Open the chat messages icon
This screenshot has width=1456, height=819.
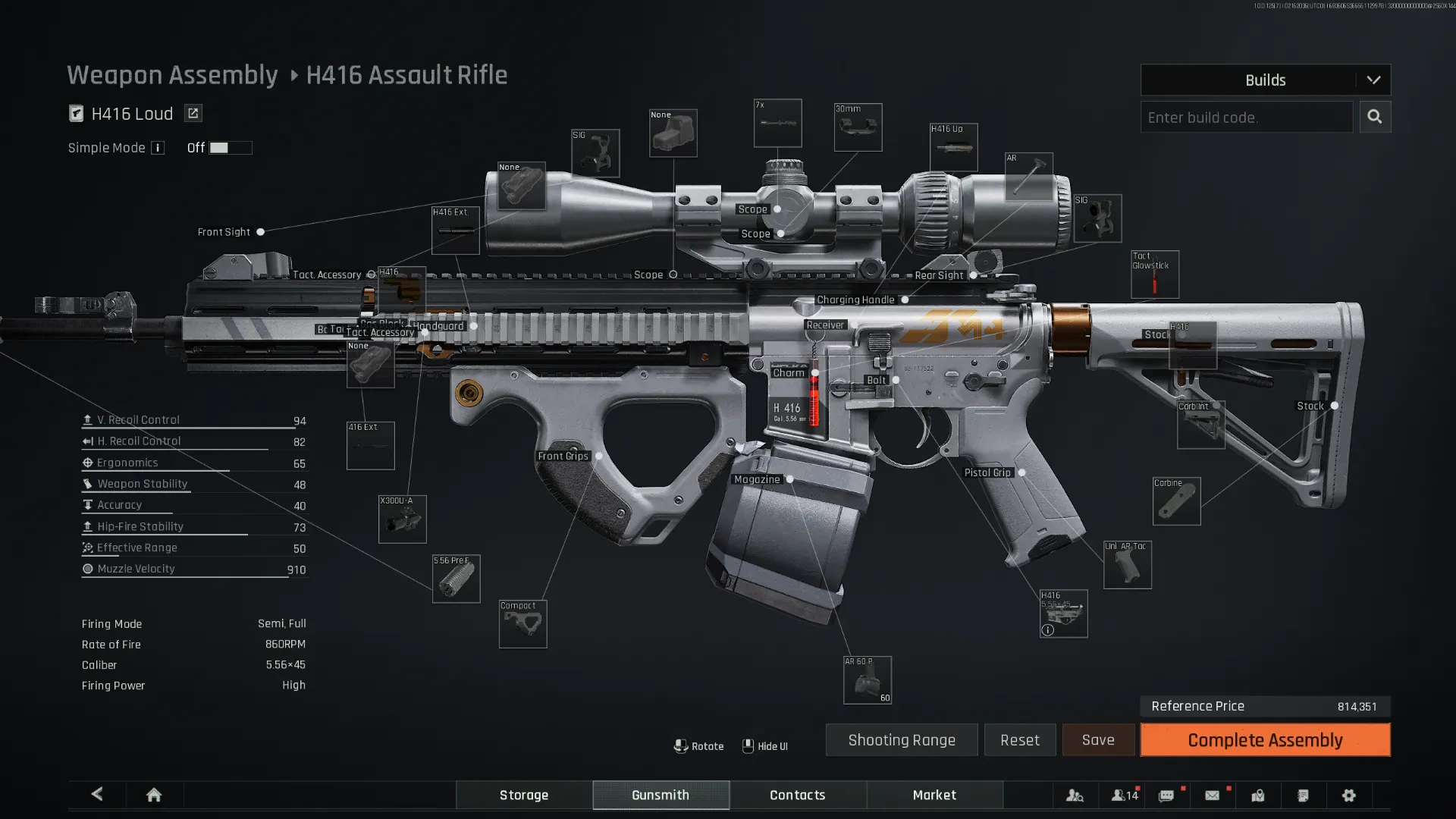pyautogui.click(x=1166, y=795)
